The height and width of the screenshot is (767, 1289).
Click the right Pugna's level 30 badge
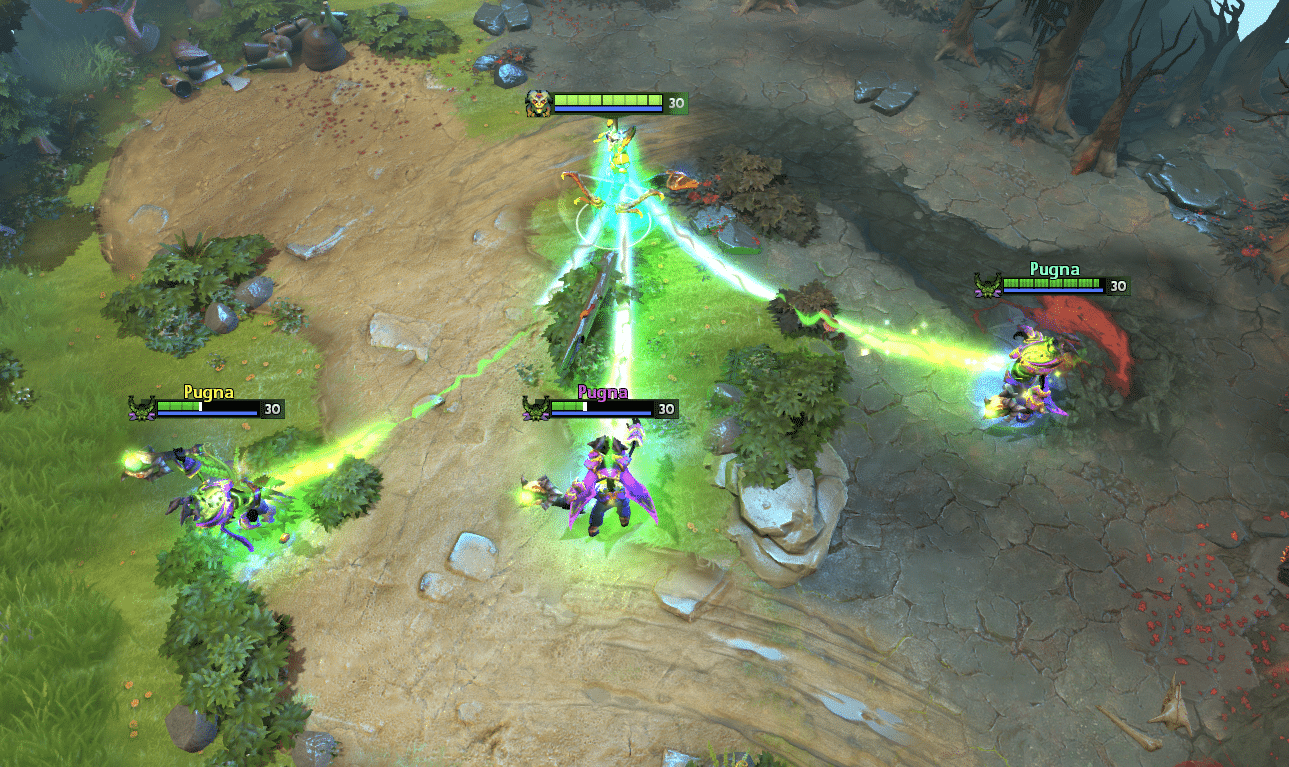(1117, 285)
